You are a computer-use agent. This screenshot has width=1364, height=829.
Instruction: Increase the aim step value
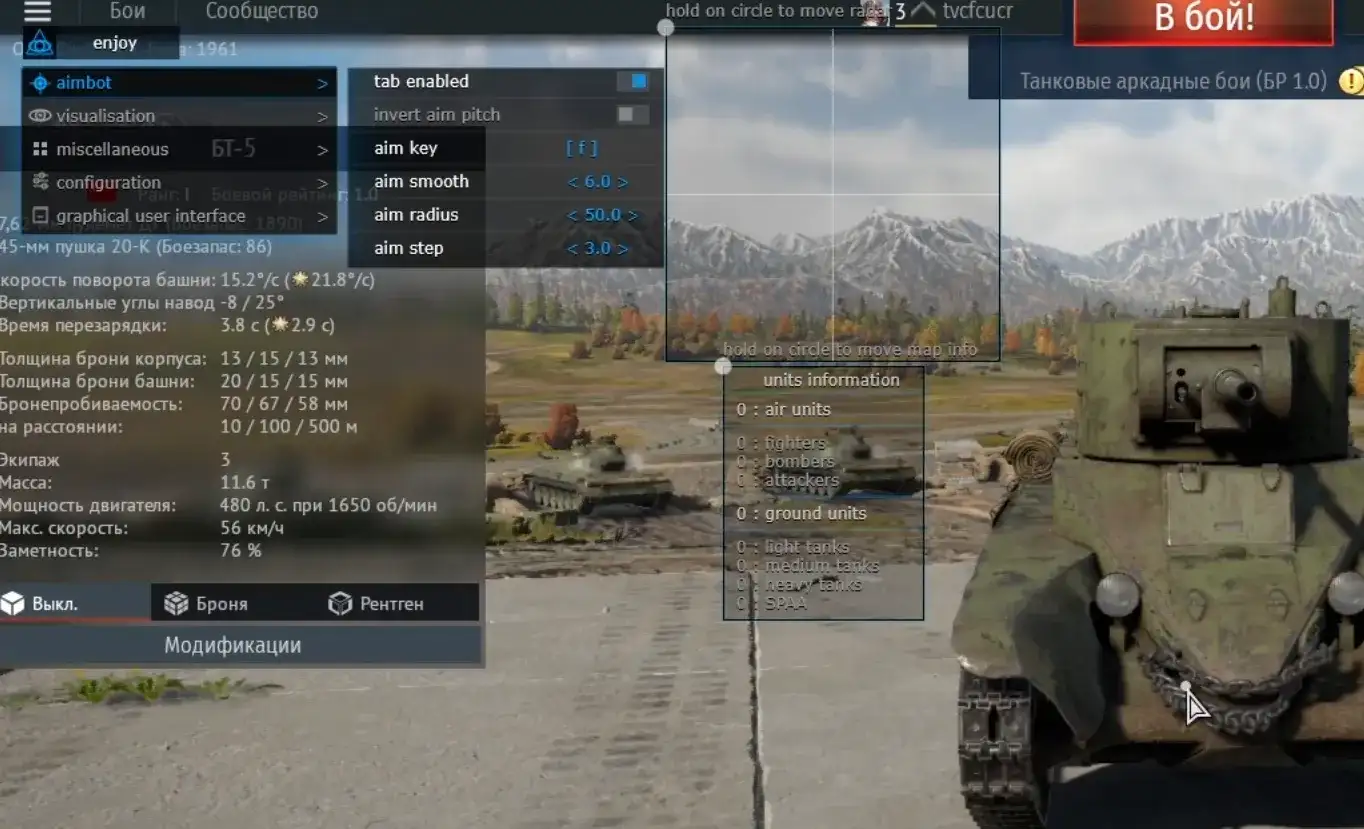click(x=623, y=248)
